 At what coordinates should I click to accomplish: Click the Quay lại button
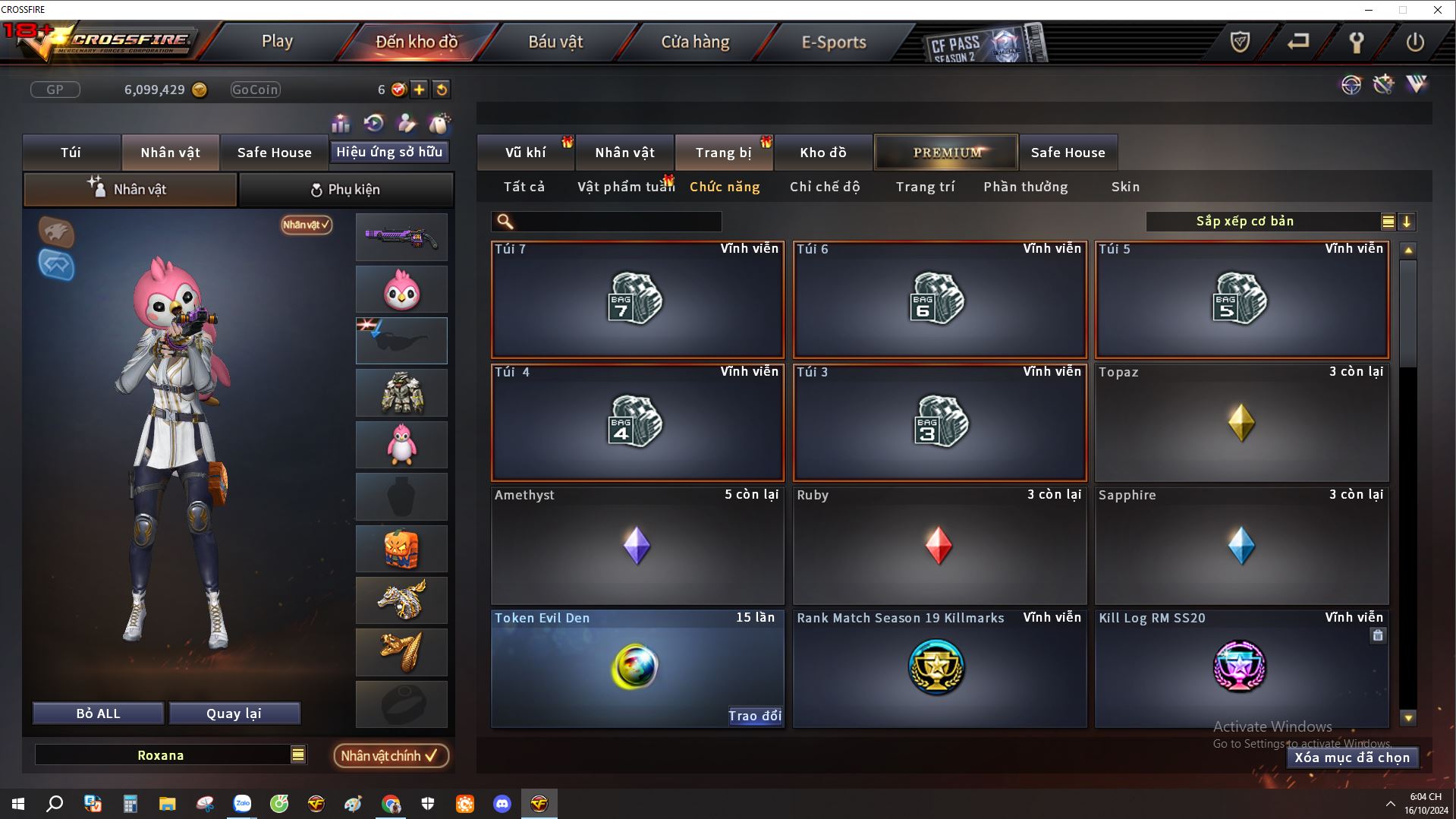234,713
